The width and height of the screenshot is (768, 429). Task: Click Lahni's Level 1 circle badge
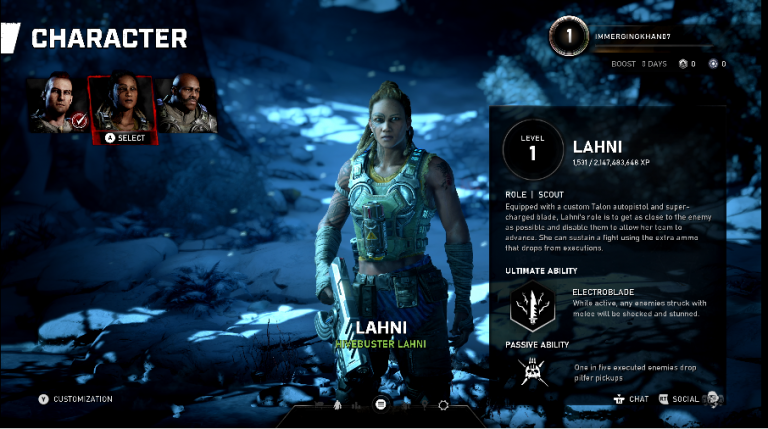(x=532, y=151)
